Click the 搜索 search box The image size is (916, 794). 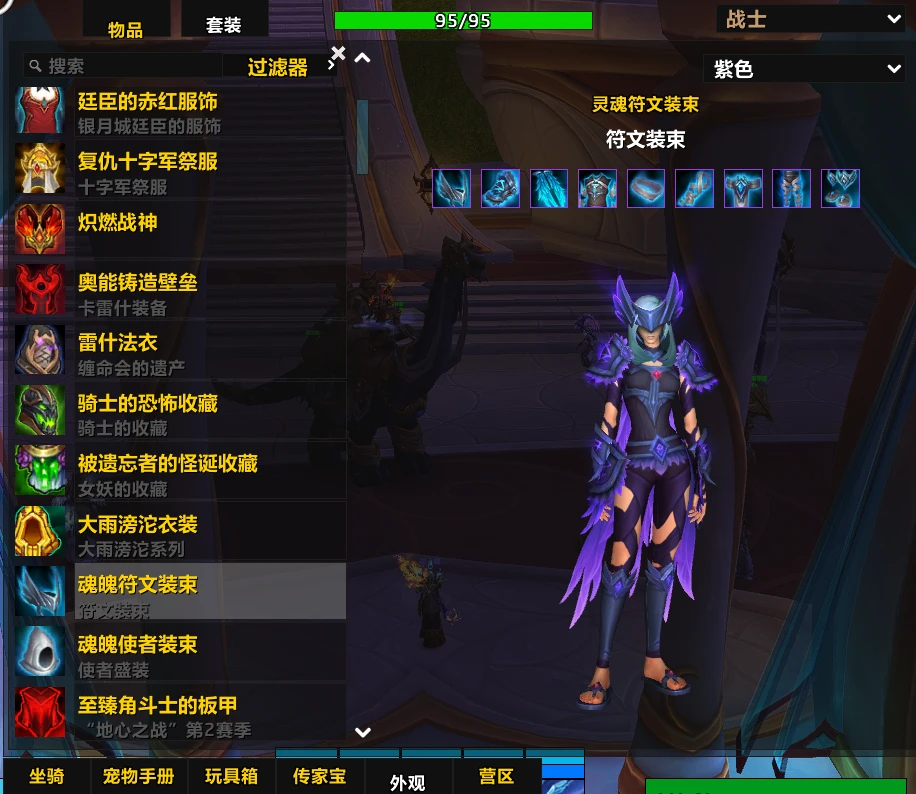click(x=130, y=66)
